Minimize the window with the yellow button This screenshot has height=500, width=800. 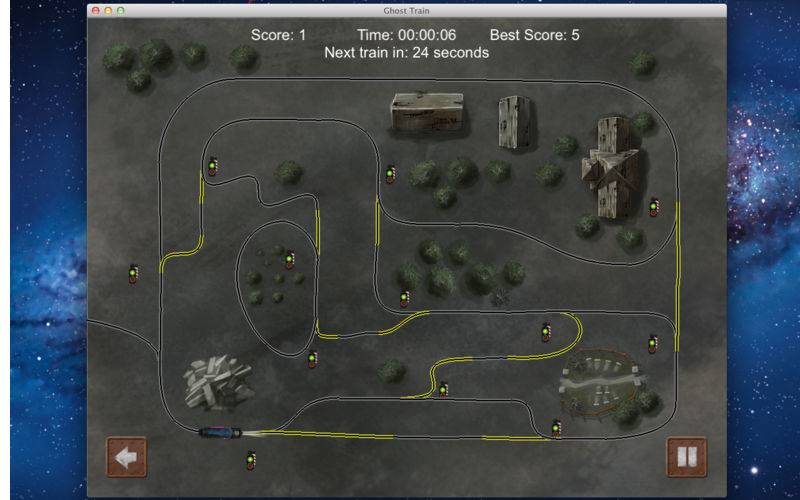108,10
